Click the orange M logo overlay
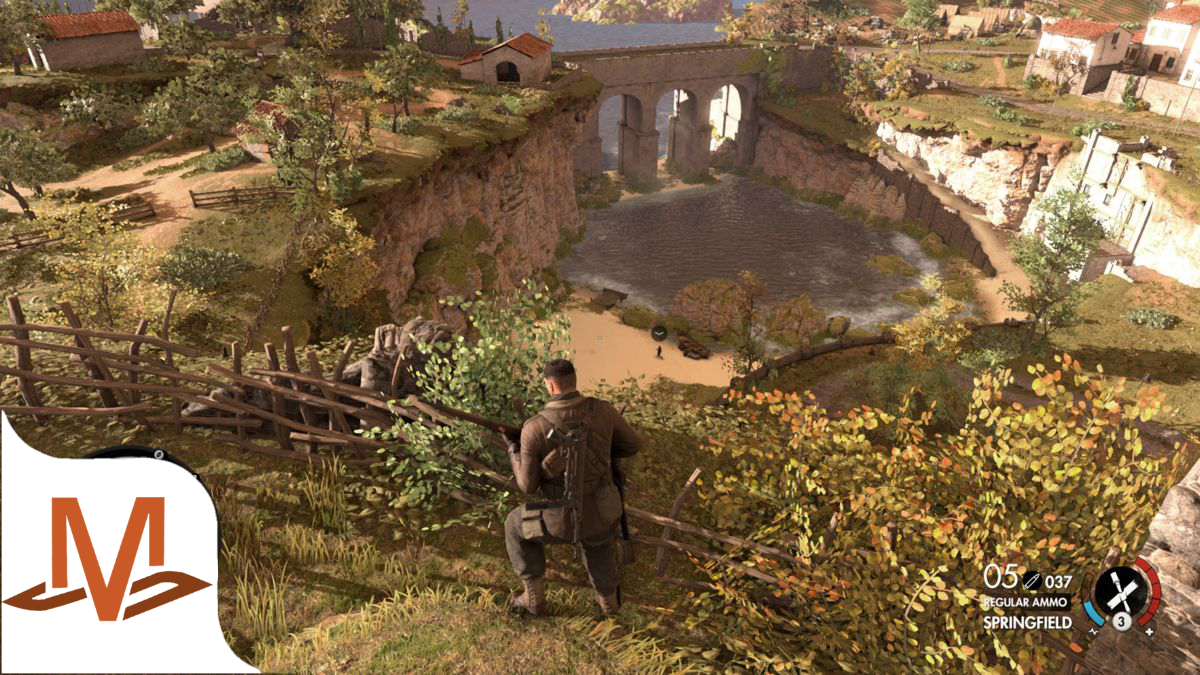The width and height of the screenshot is (1200, 675). tap(108, 560)
